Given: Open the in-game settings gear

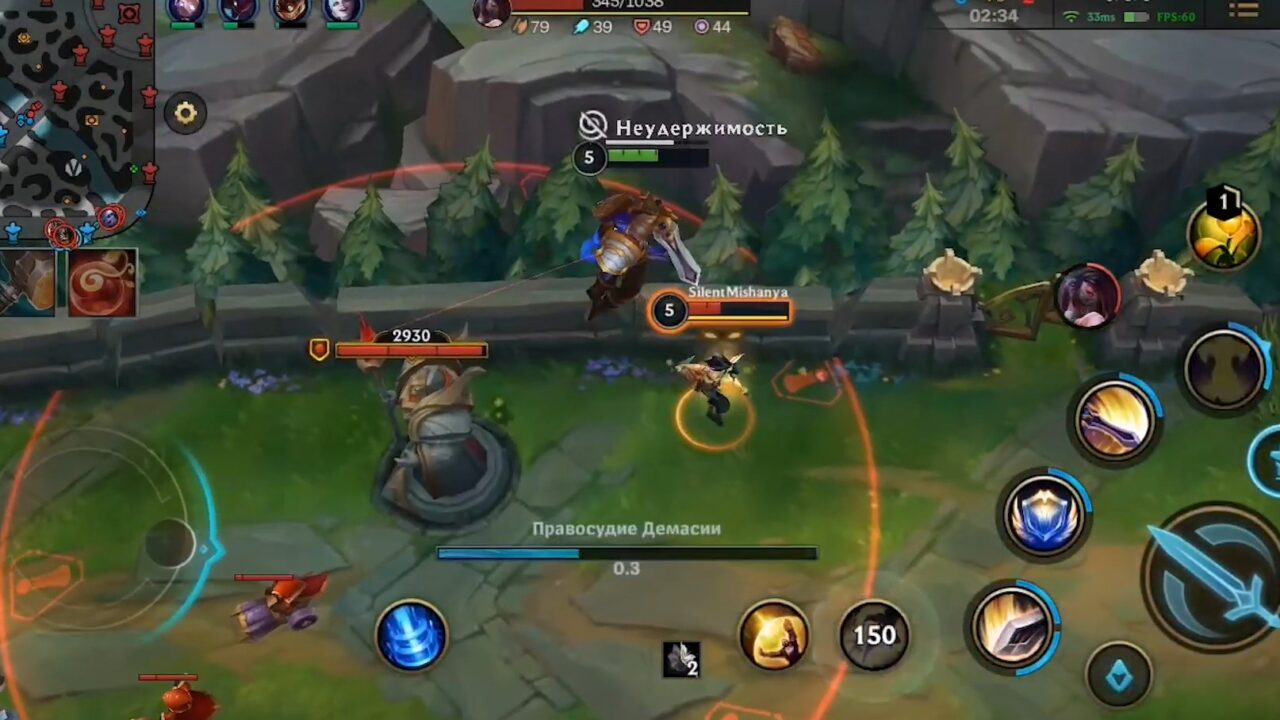Looking at the screenshot, I should 185,113.
